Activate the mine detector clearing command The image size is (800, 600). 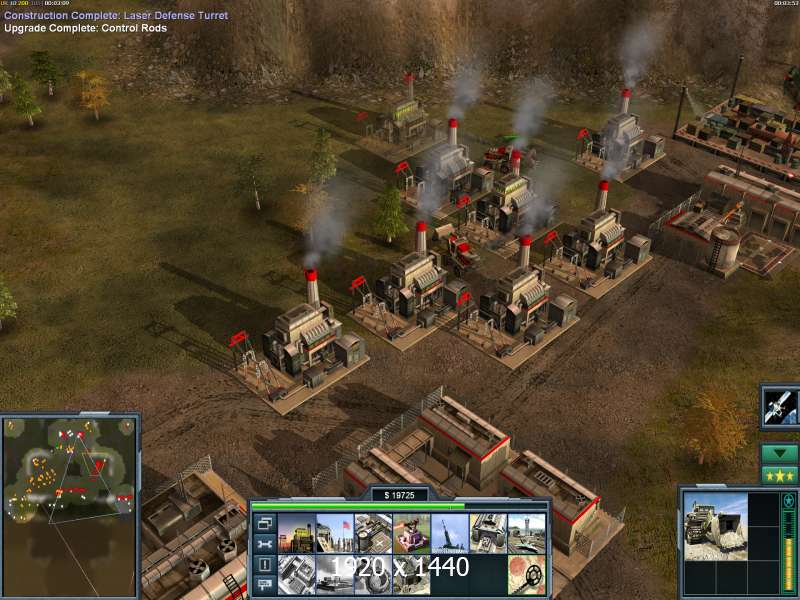pos(525,574)
